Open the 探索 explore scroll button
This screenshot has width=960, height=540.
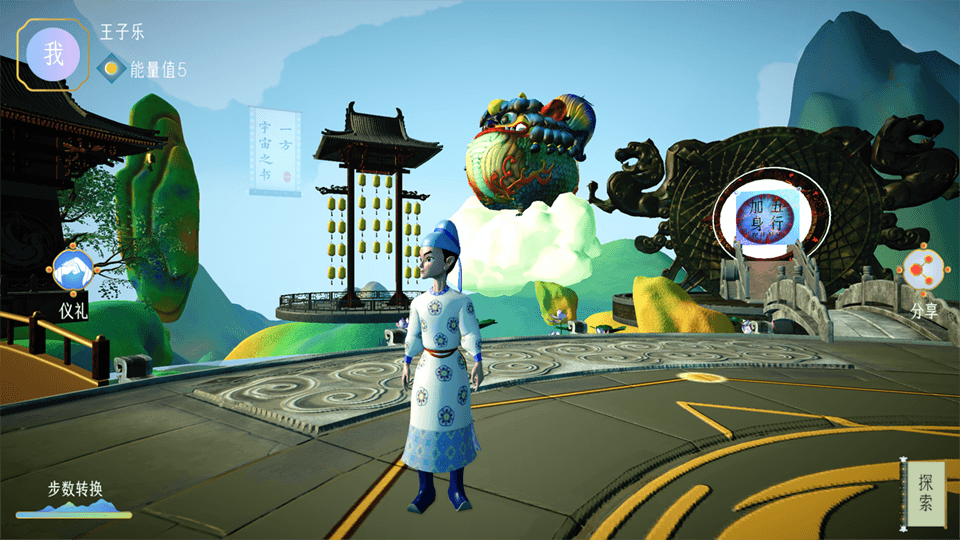click(x=925, y=494)
